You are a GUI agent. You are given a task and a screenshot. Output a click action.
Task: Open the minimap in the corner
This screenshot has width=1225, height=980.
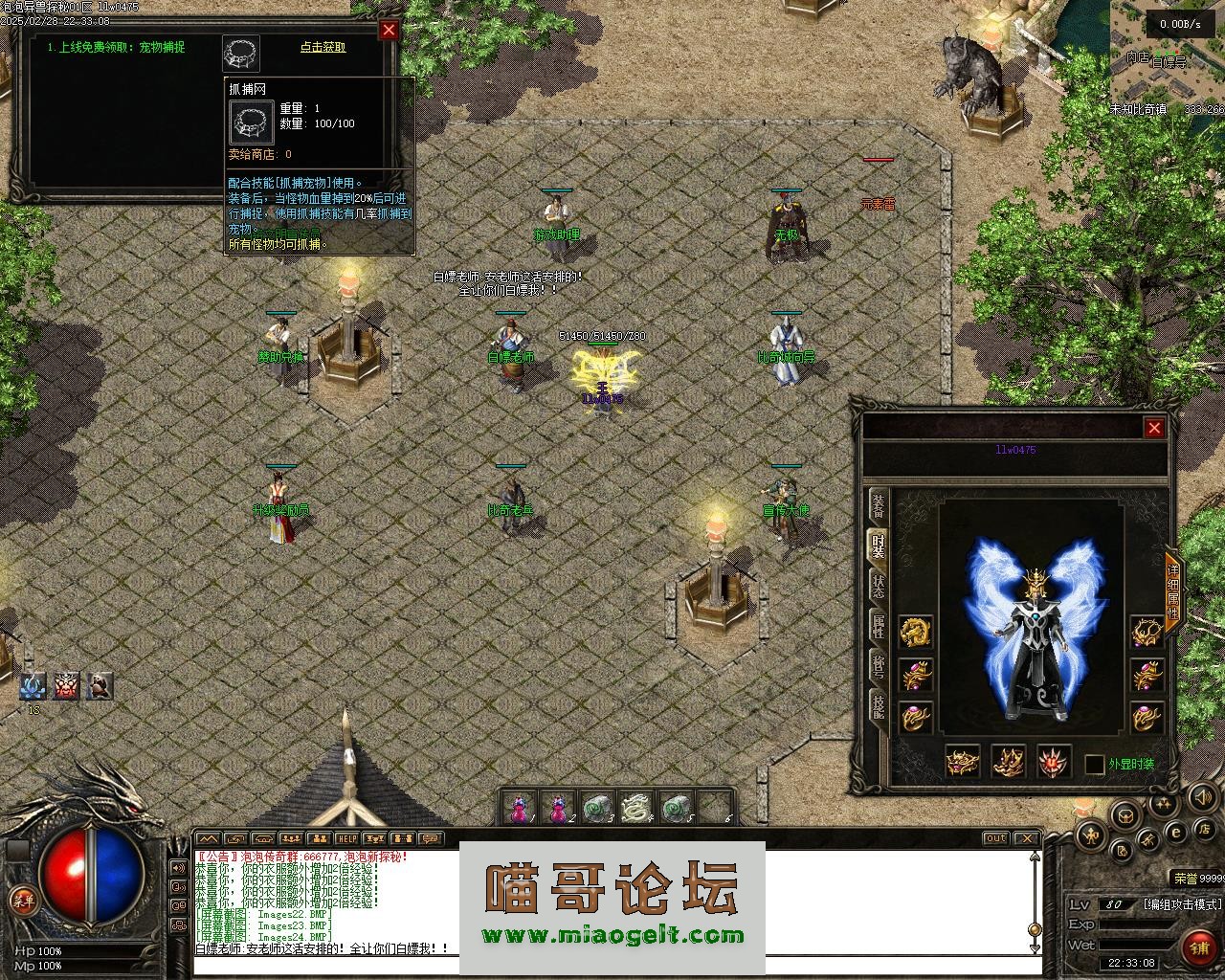pyautogui.click(x=1167, y=57)
